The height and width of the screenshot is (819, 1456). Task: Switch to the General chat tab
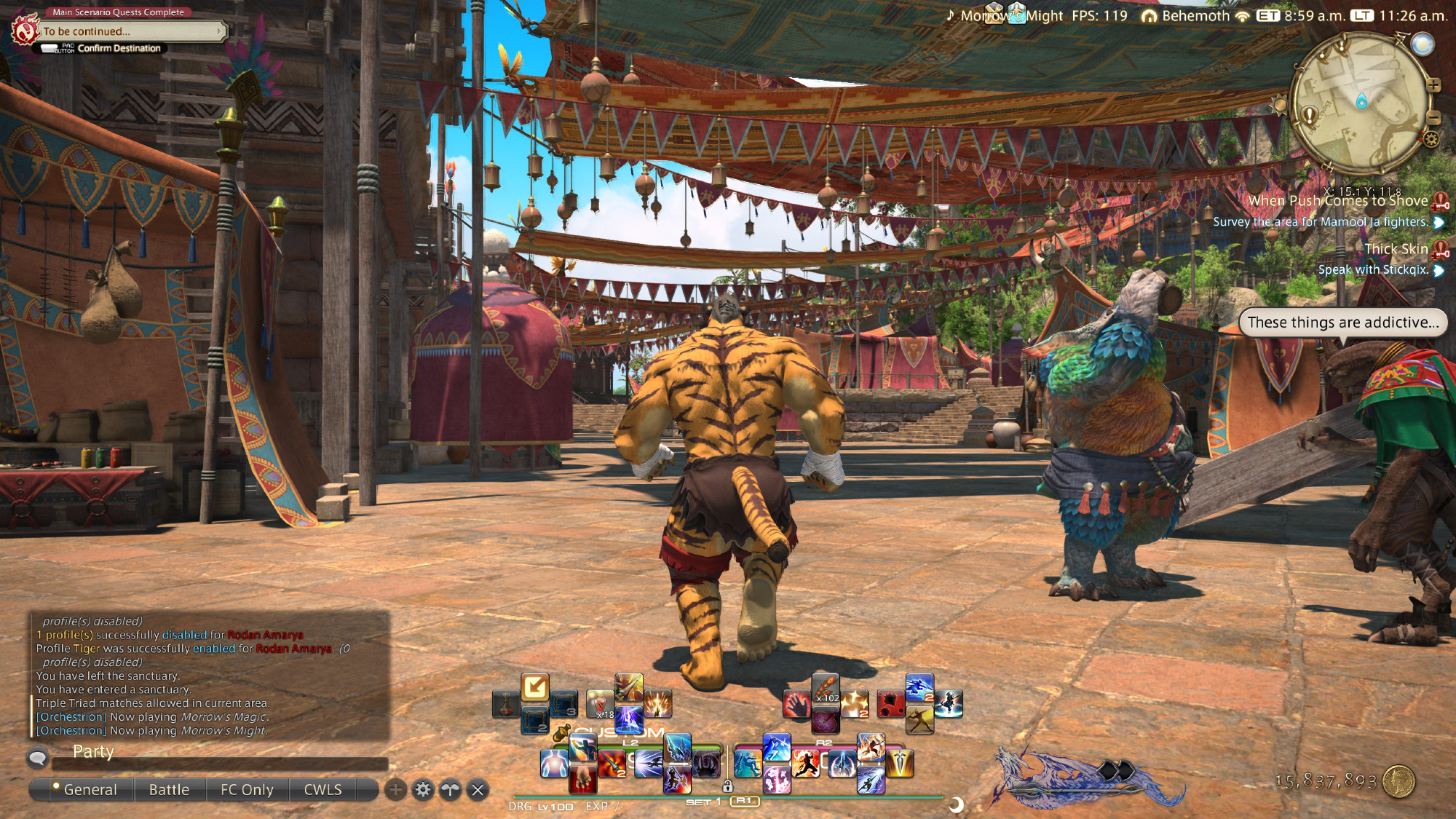pyautogui.click(x=90, y=790)
